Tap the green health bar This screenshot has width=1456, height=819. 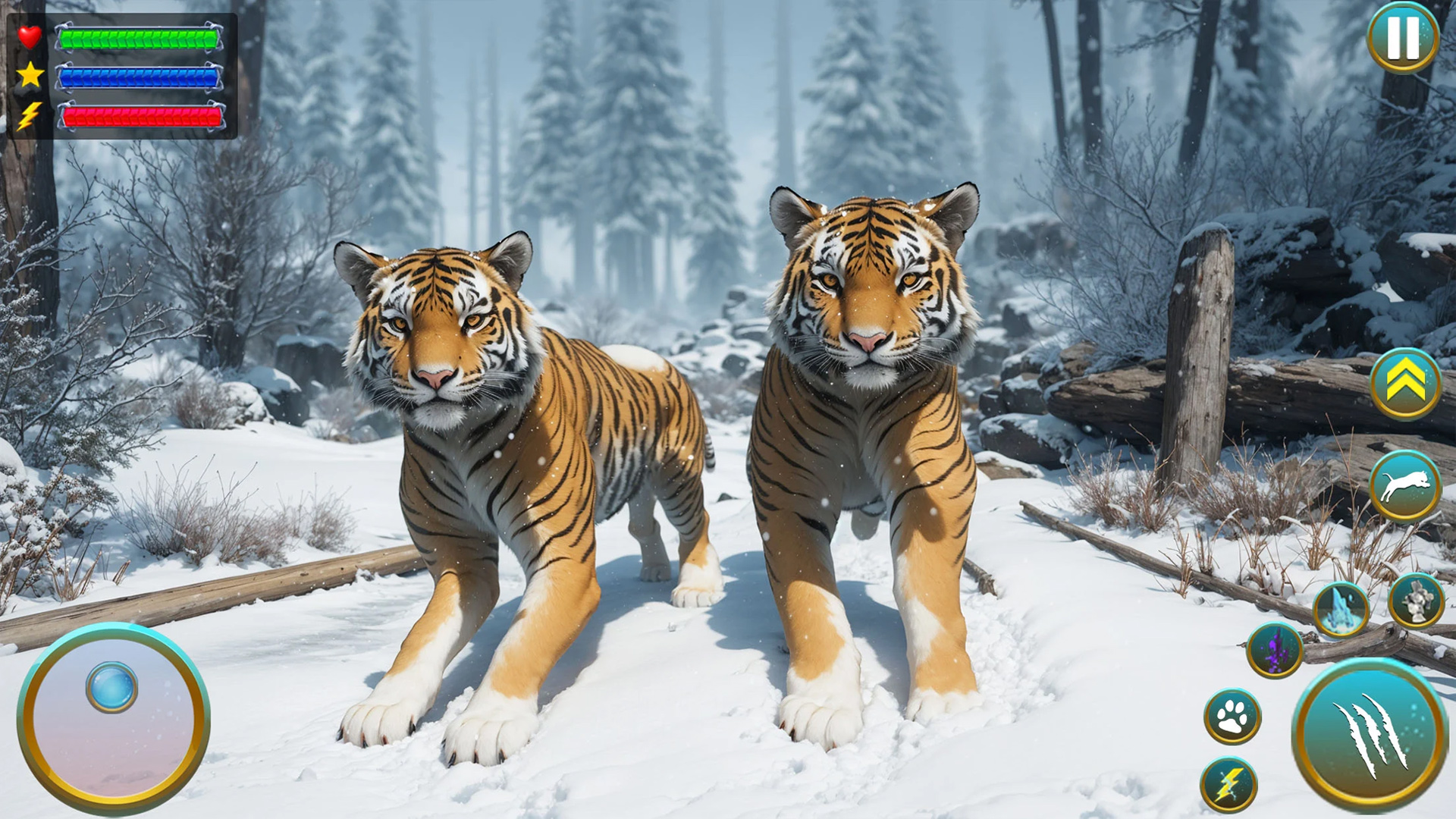[x=140, y=38]
